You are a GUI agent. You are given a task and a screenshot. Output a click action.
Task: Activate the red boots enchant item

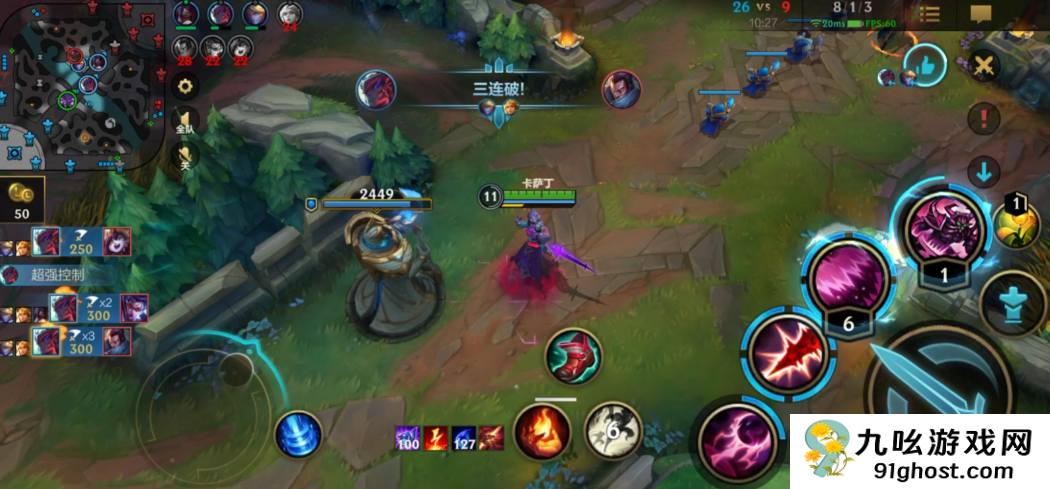[x=573, y=355]
